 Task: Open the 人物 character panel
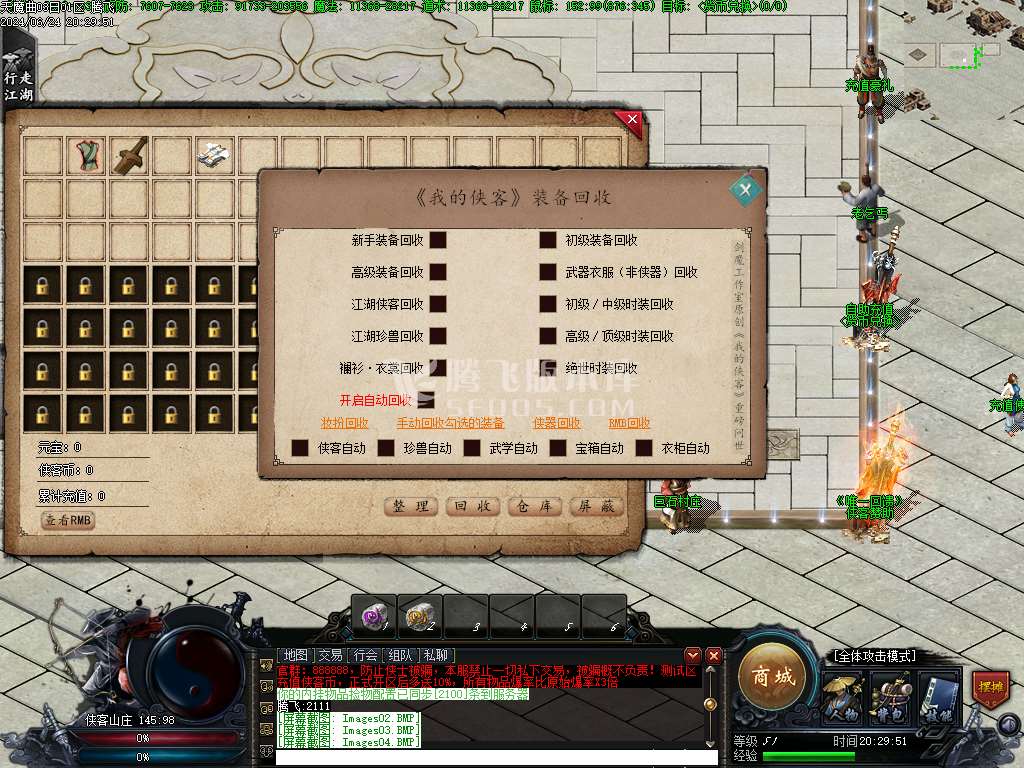[840, 698]
